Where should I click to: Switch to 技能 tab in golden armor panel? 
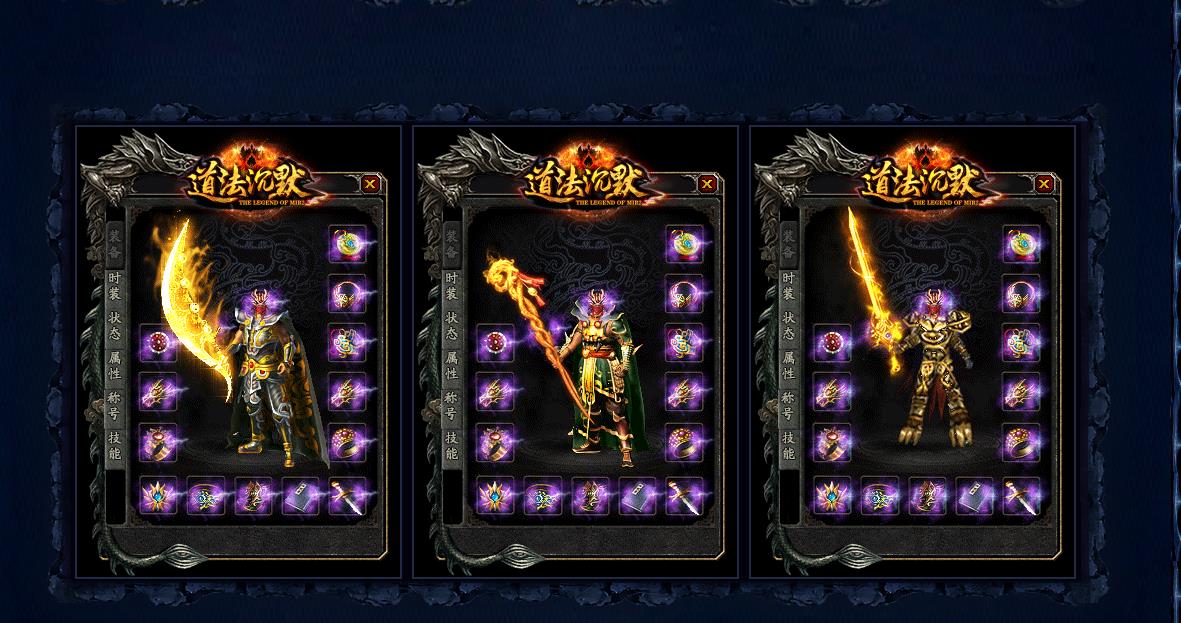(789, 445)
